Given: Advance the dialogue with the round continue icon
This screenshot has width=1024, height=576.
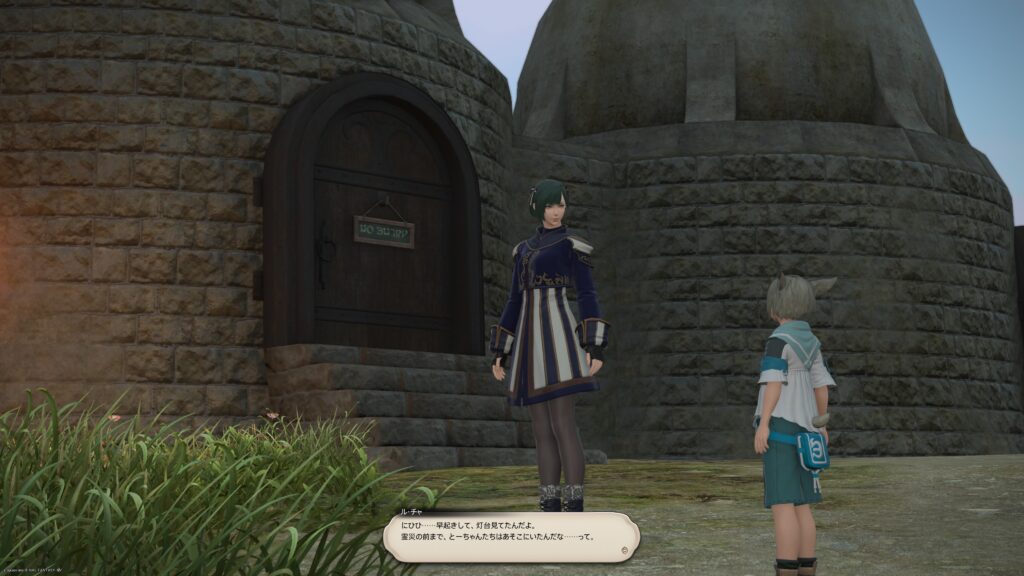Looking at the screenshot, I should pyautogui.click(x=625, y=549).
